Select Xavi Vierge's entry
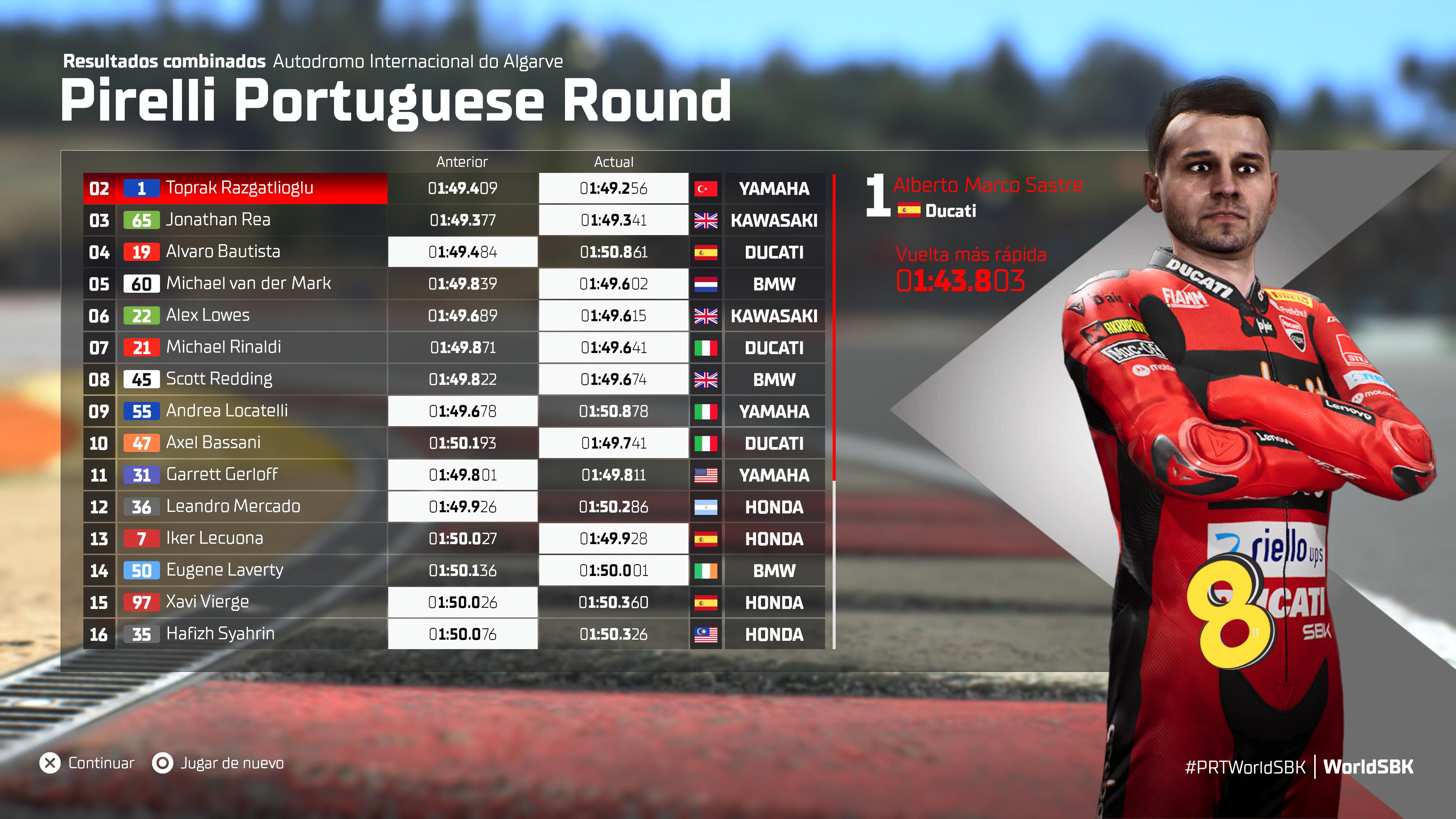This screenshot has height=819, width=1456. pyautogui.click(x=207, y=602)
